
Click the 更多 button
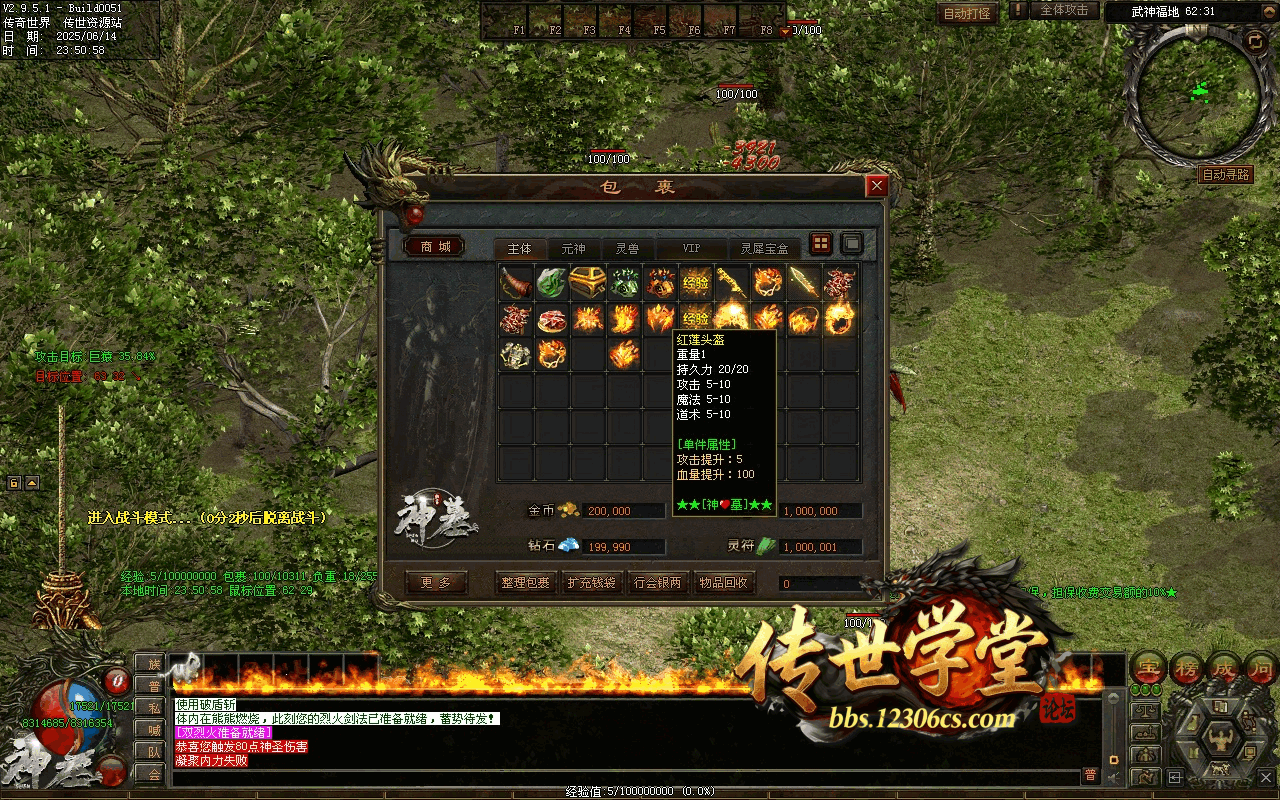[436, 583]
